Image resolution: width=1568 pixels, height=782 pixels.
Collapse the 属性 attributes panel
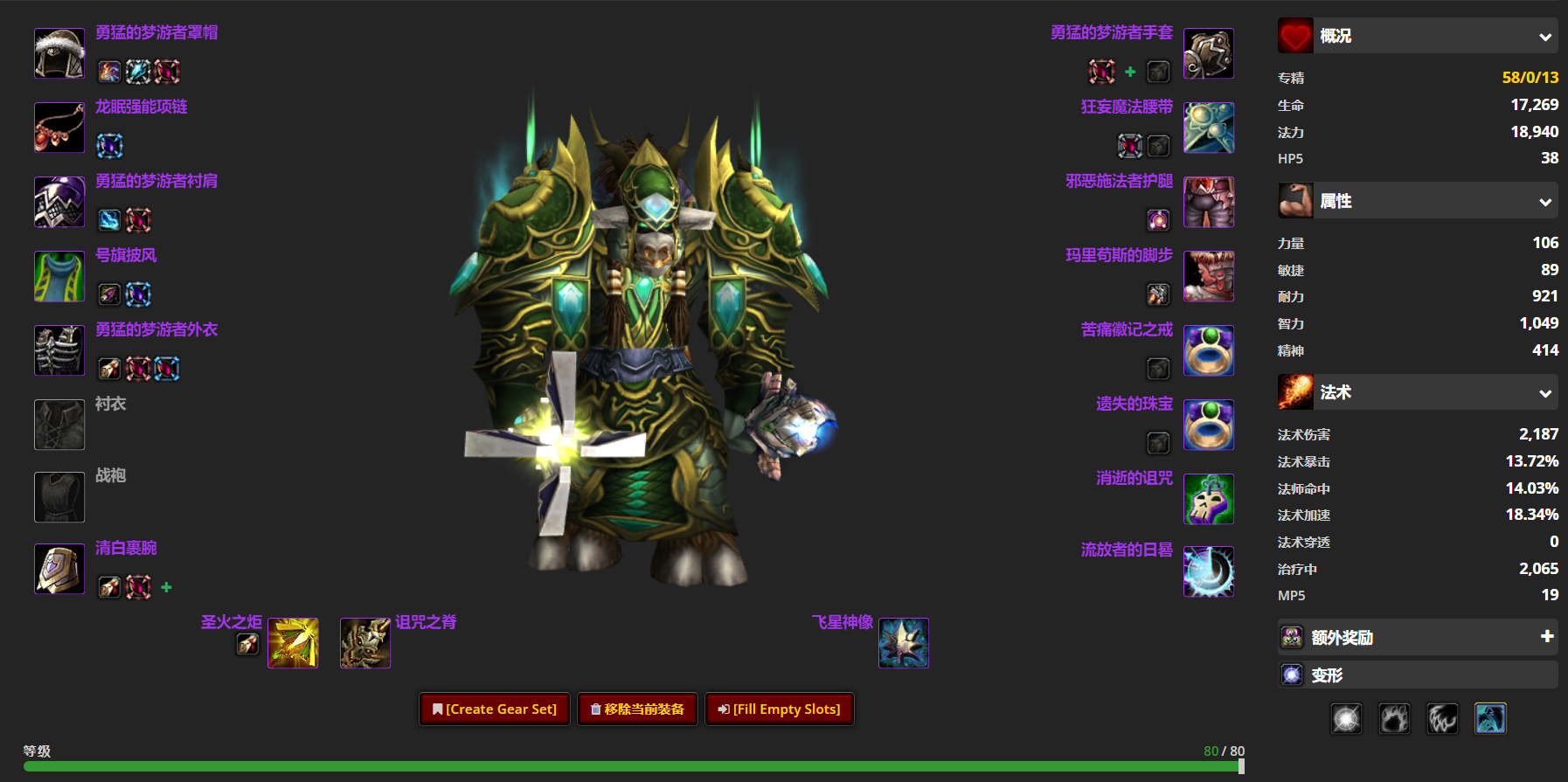pos(1546,200)
